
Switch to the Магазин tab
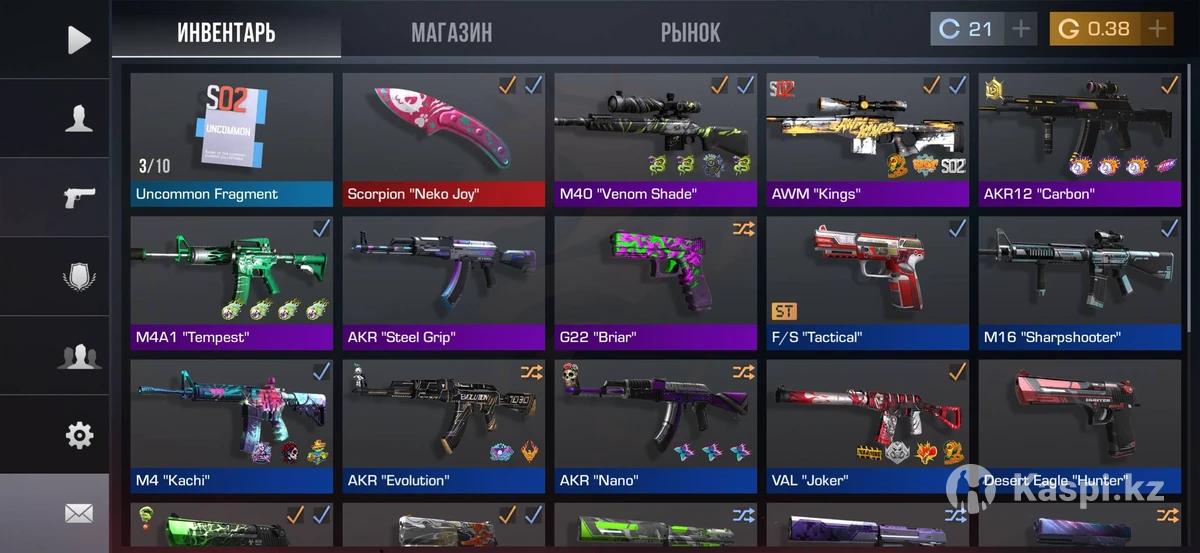[x=451, y=32]
